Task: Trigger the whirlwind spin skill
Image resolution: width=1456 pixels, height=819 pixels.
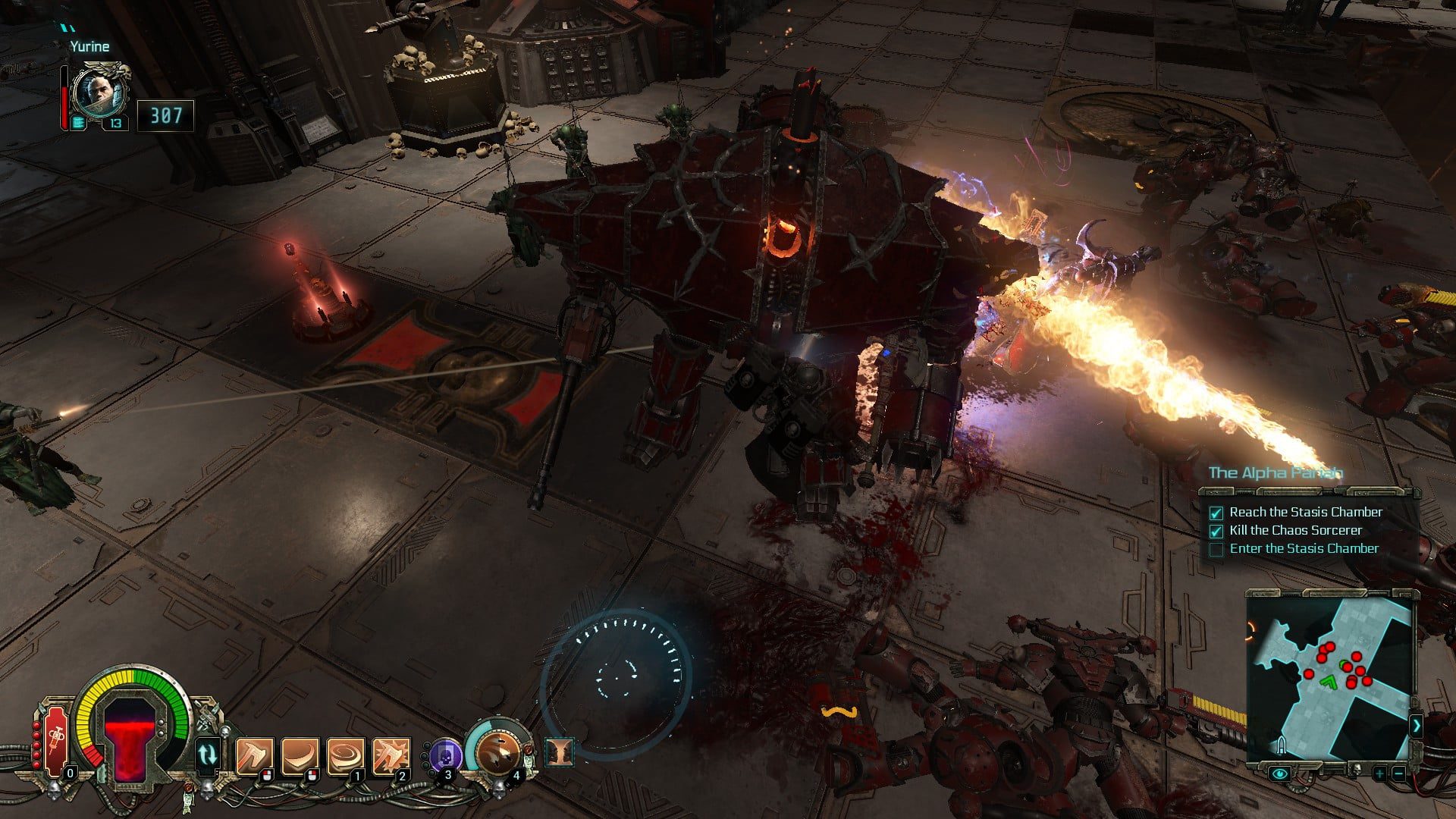Action: [x=346, y=756]
